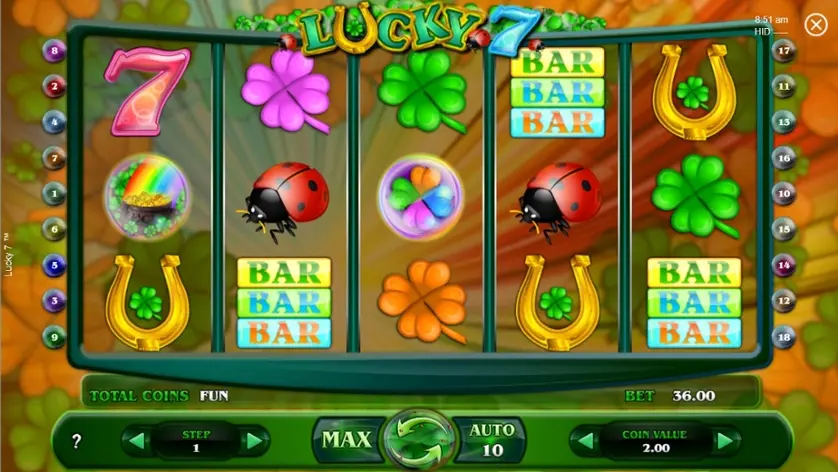Choose the red payline 2 ball

(54, 86)
